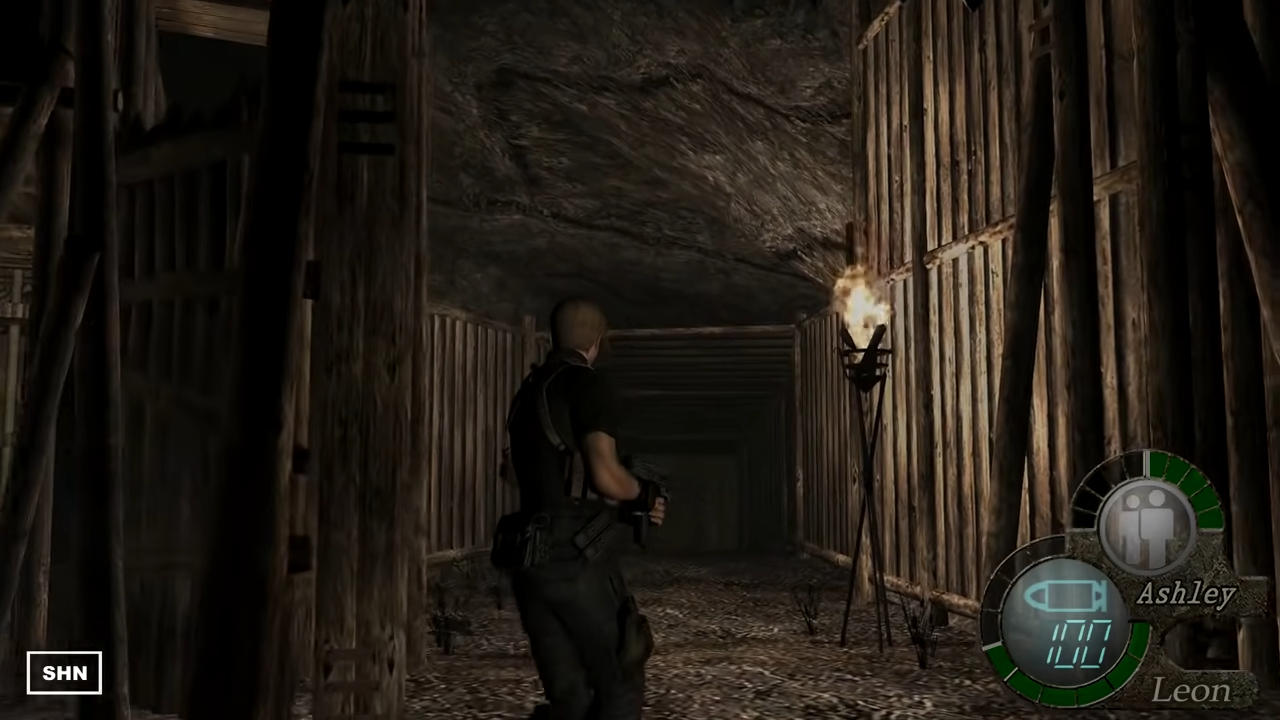Screen dimensions: 1280x720
Task: Expand the ammo gauge circle
Action: [1070, 620]
